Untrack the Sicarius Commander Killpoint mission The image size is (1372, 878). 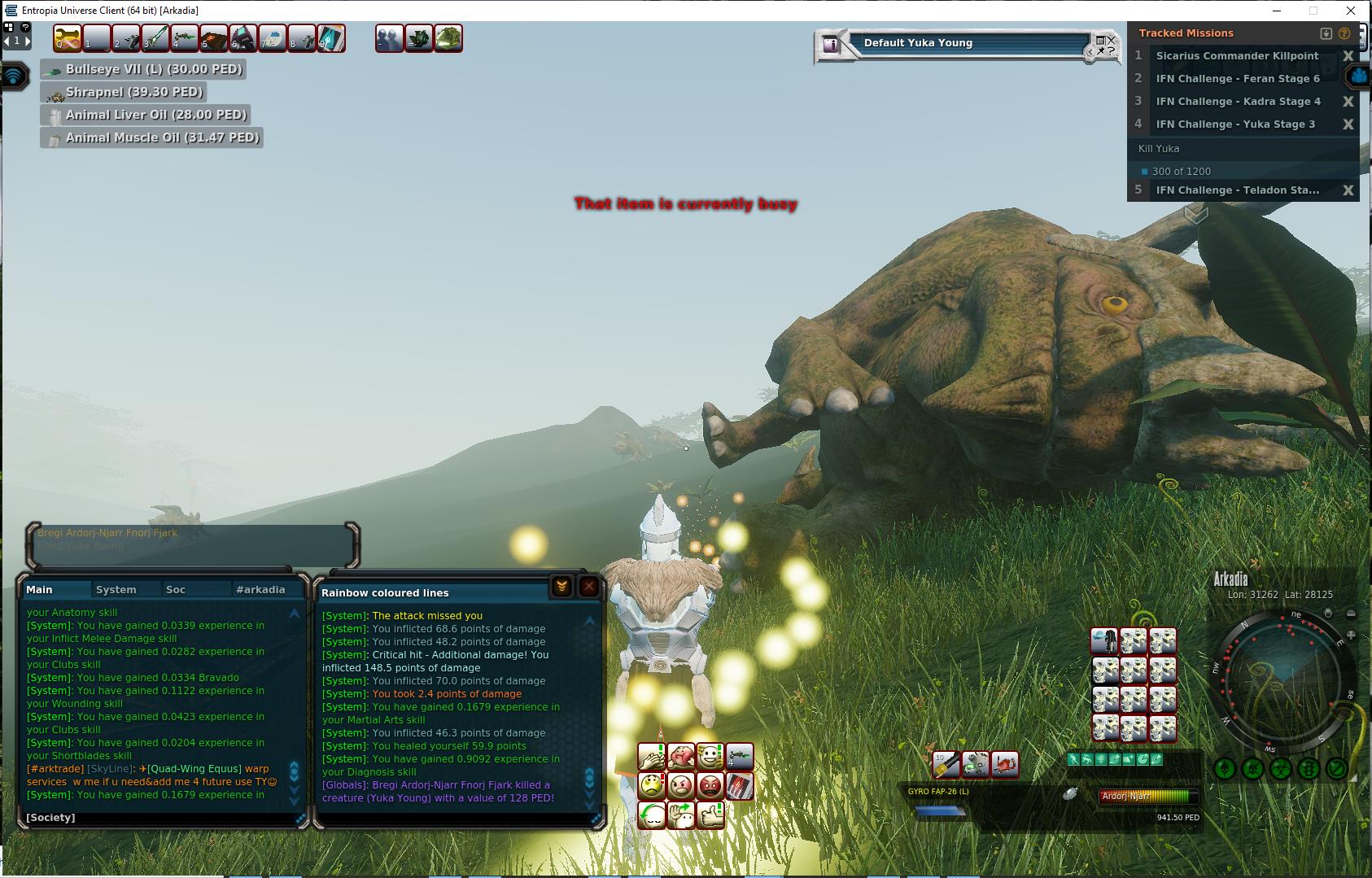coord(1348,56)
